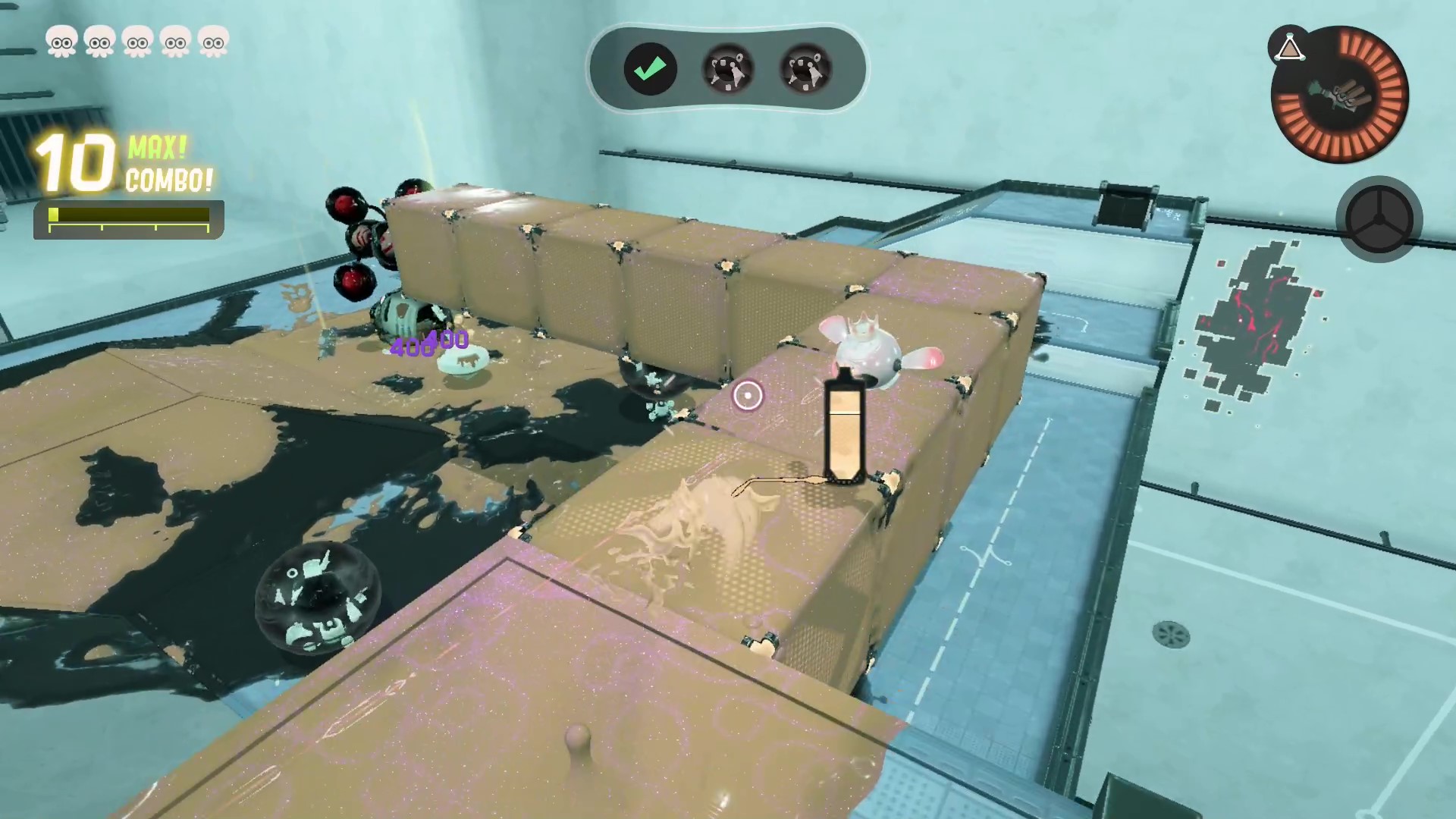Select the green checkmark objective icon
Screen dimensions: 1456x819
pyautogui.click(x=650, y=70)
